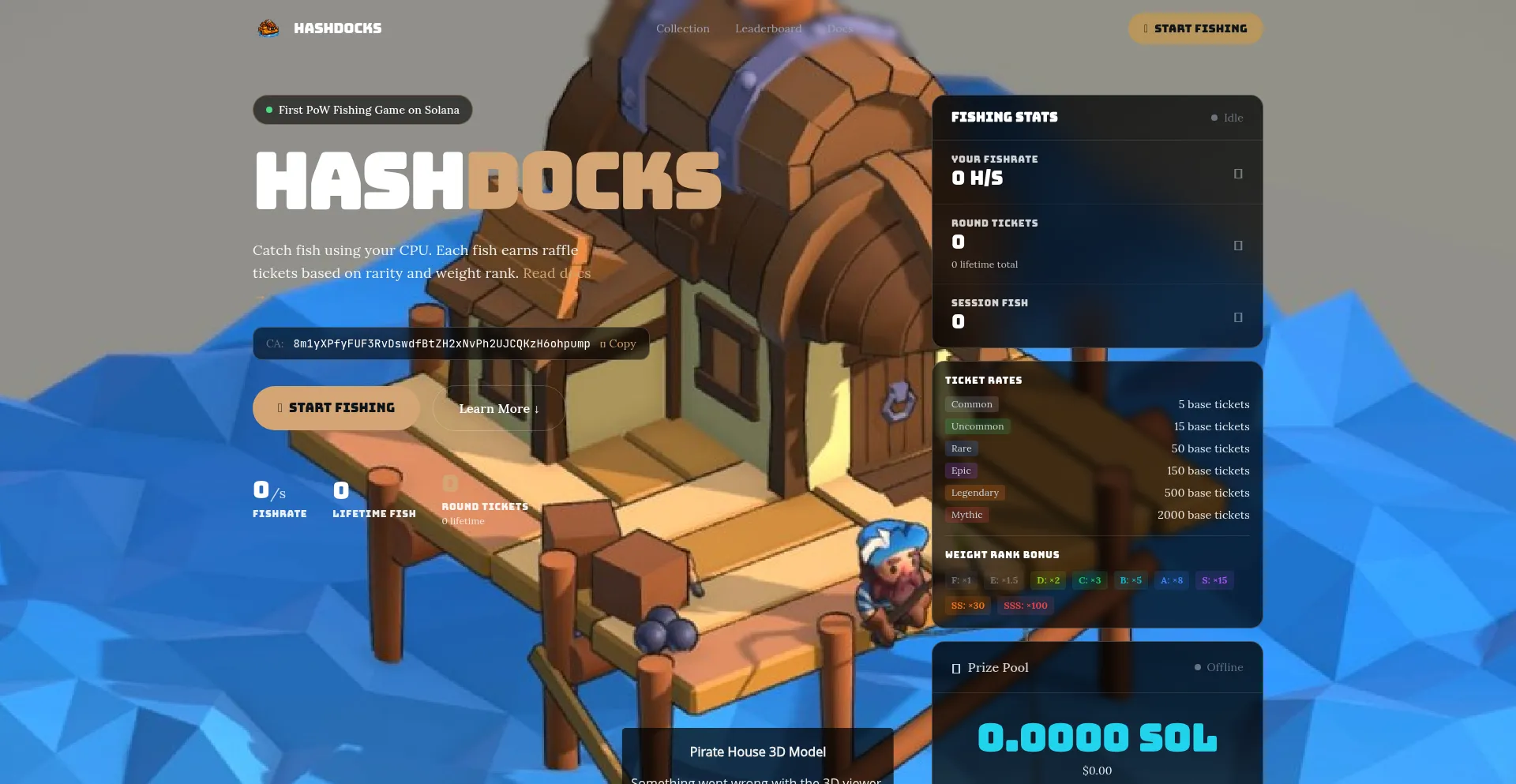
Task: Open the Leaderboard tab
Action: pyautogui.click(x=767, y=28)
